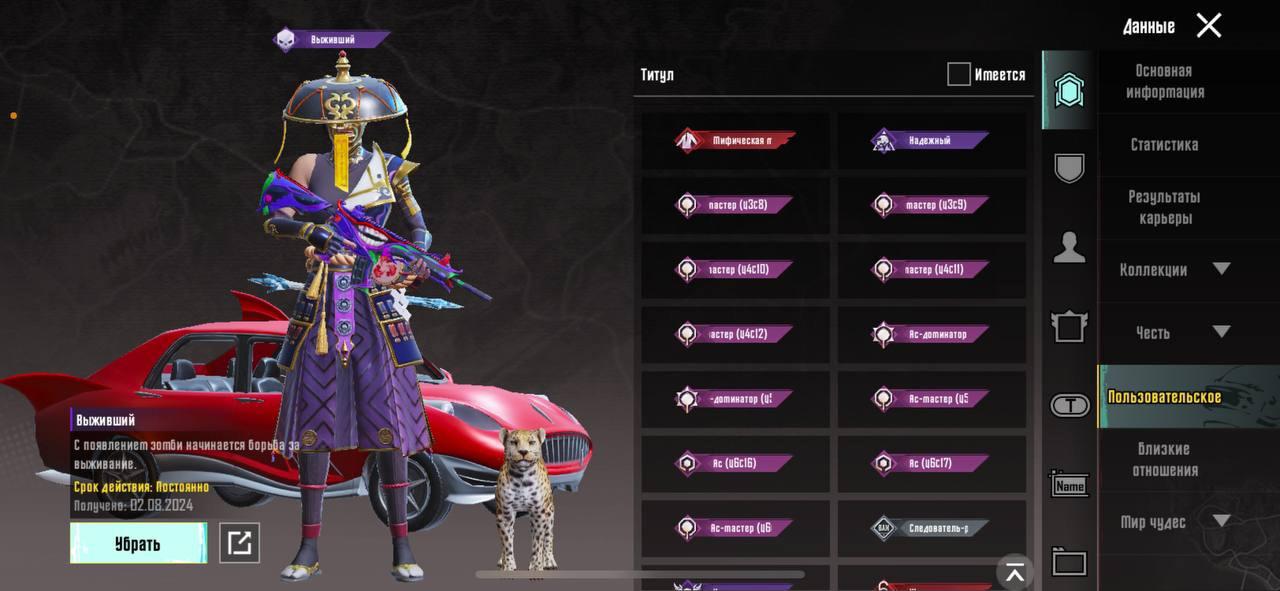Pick the Следователь title
Screen dimensions: 1280x591
(x=930, y=527)
